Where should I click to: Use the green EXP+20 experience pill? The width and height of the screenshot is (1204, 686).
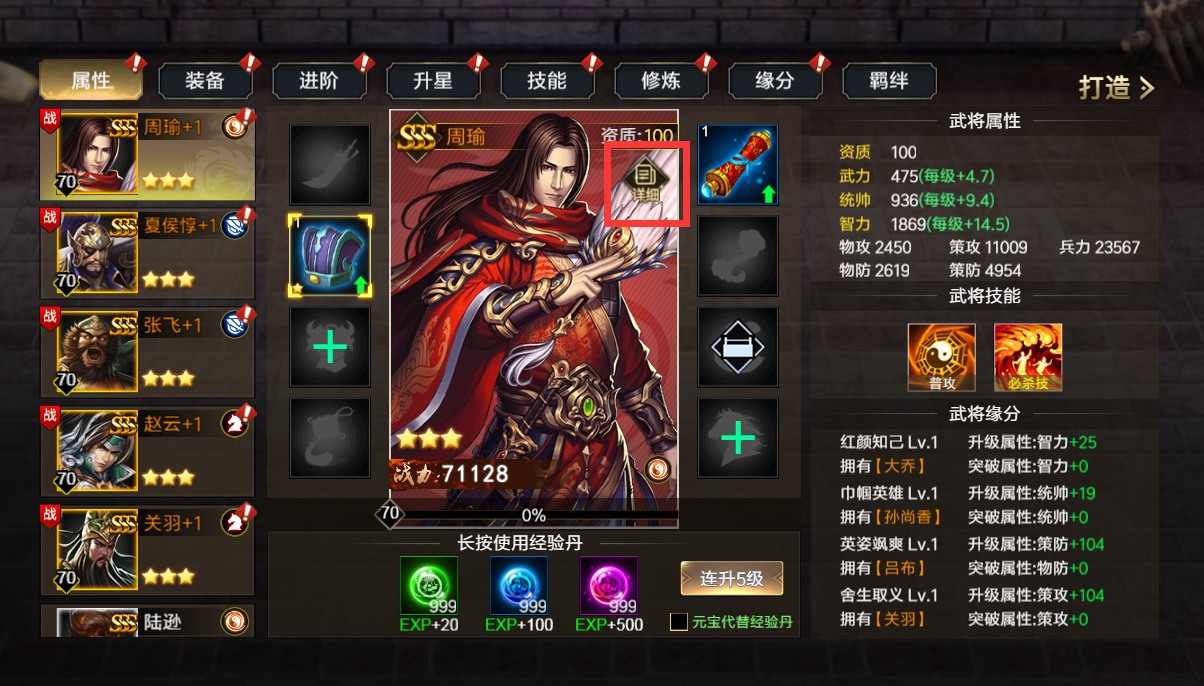429,586
